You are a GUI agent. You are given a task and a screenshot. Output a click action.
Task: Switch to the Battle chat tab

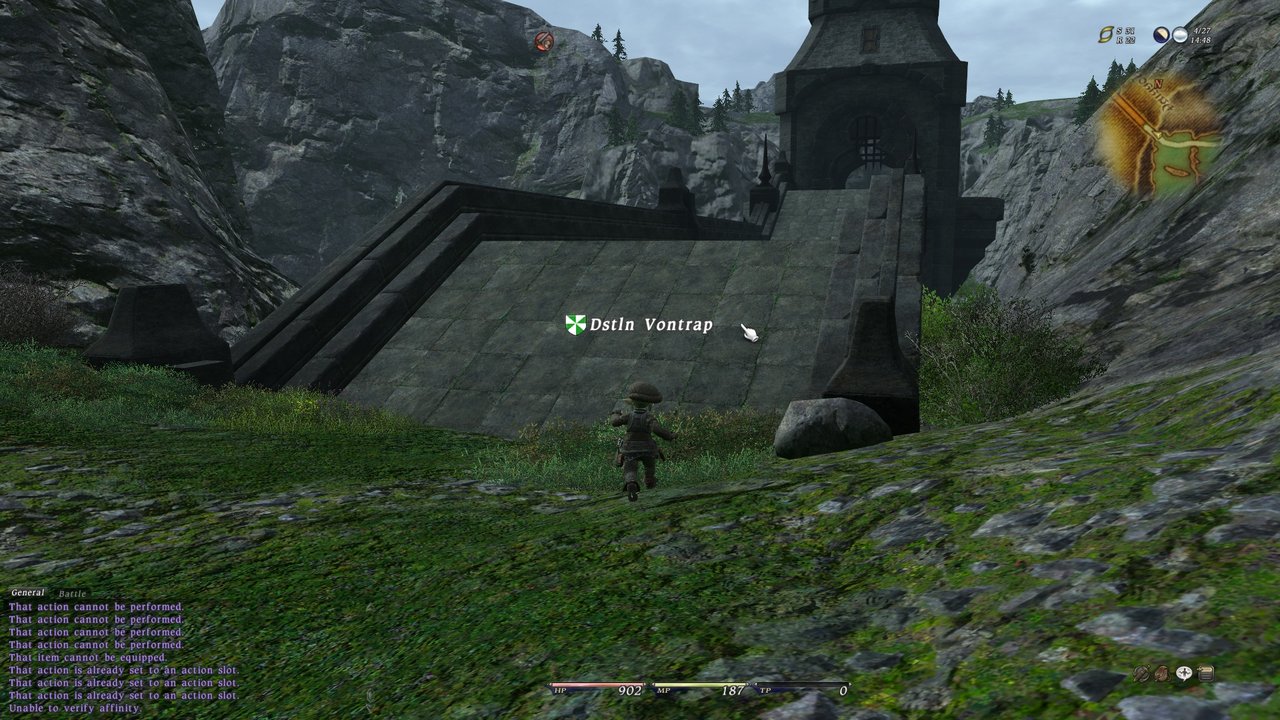click(x=72, y=594)
